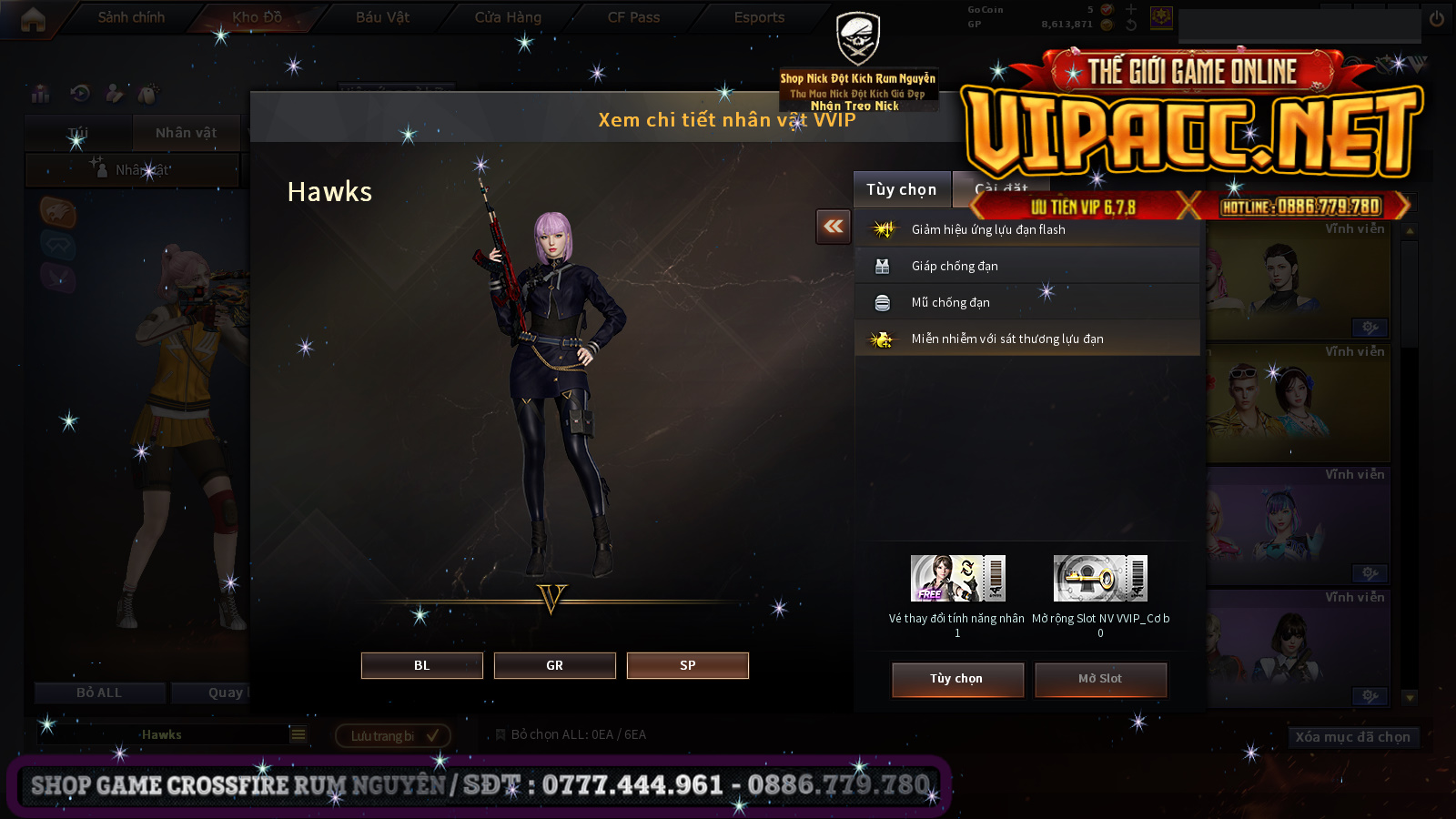Collapse panel with the double-arrow button
Image resolution: width=1456 pixels, height=819 pixels.
click(834, 227)
